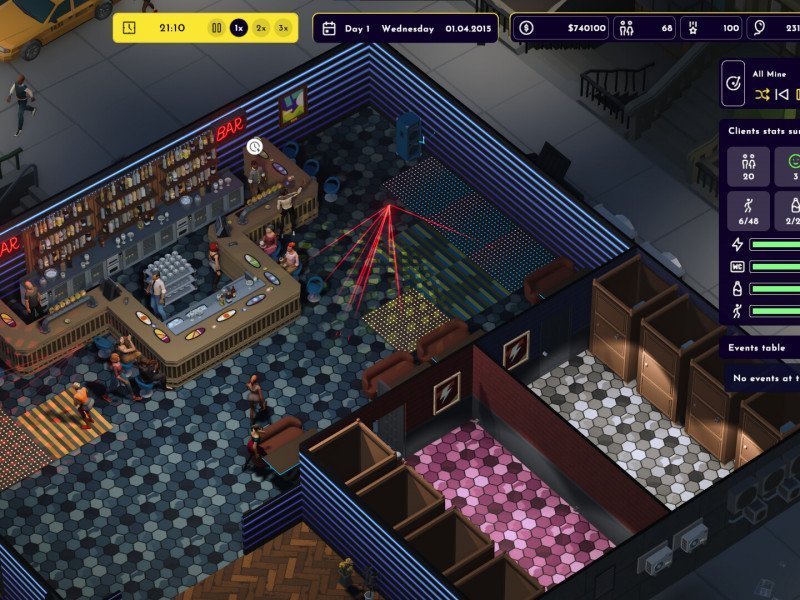
Task: Click the clock status bubble above the bartender
Action: [x=255, y=147]
